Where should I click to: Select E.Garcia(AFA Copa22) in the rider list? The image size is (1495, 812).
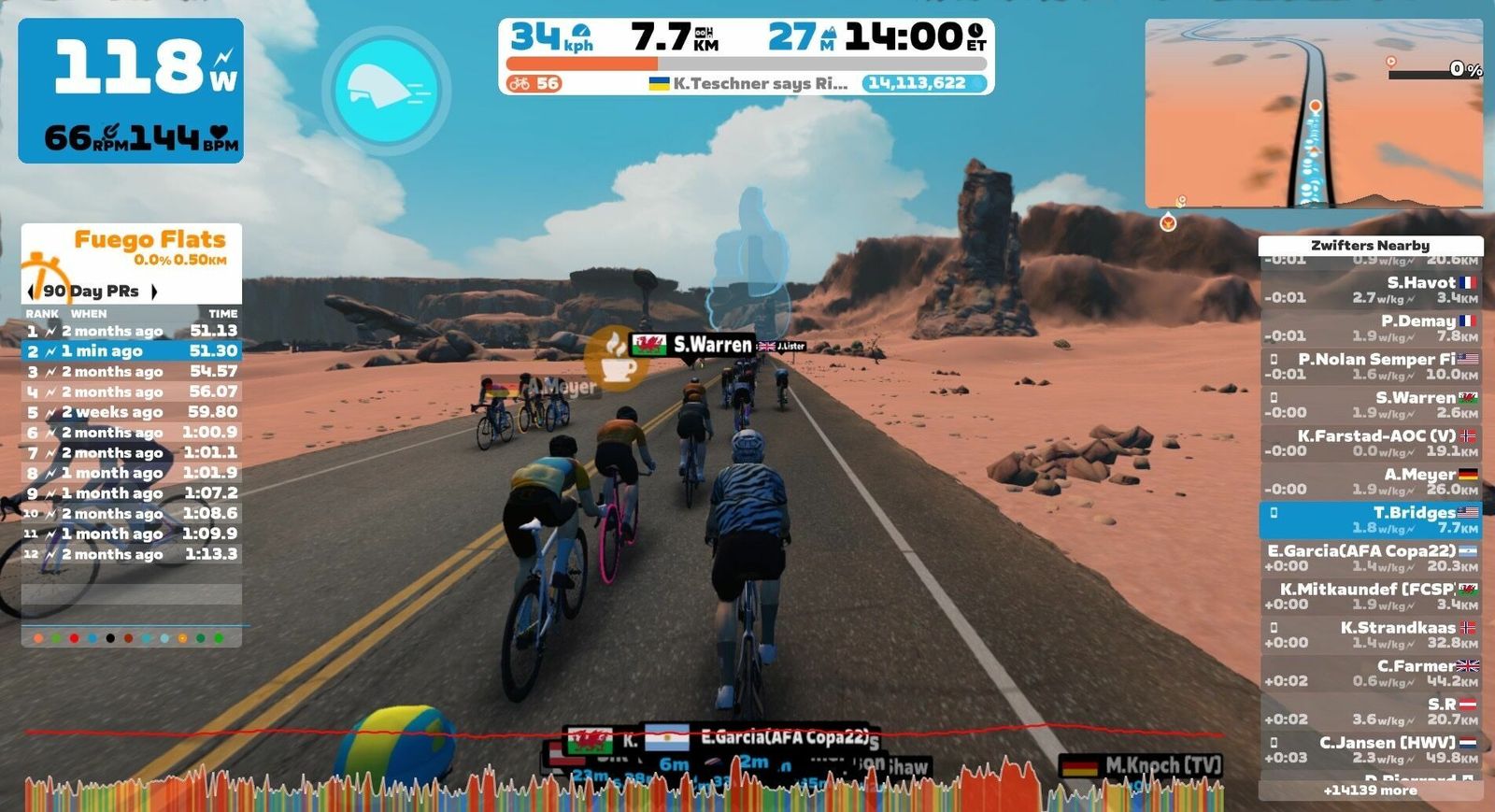pyautogui.click(x=1371, y=558)
